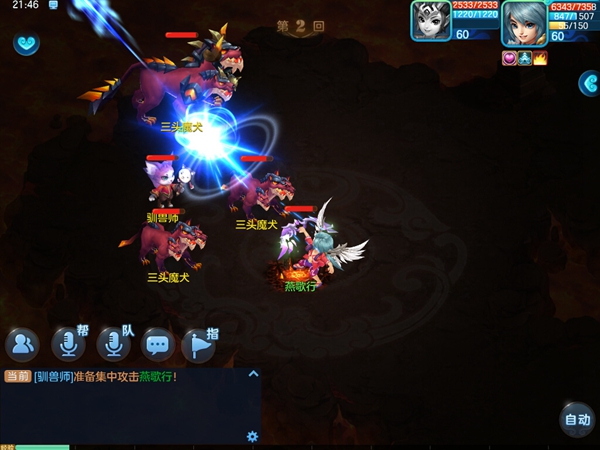Activate the guild voice microphone button

68,345
